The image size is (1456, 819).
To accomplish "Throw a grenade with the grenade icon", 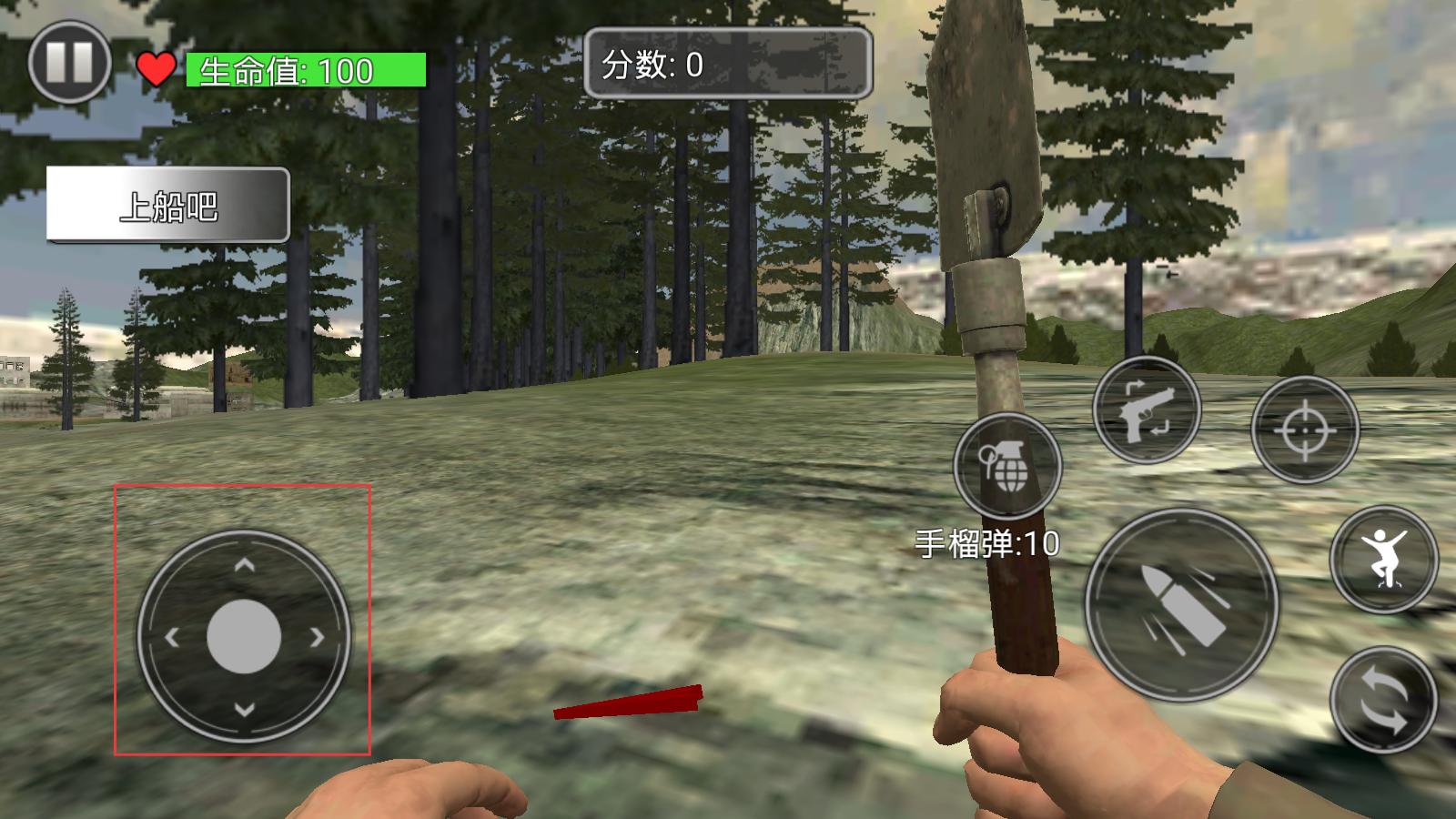I will 1007,466.
